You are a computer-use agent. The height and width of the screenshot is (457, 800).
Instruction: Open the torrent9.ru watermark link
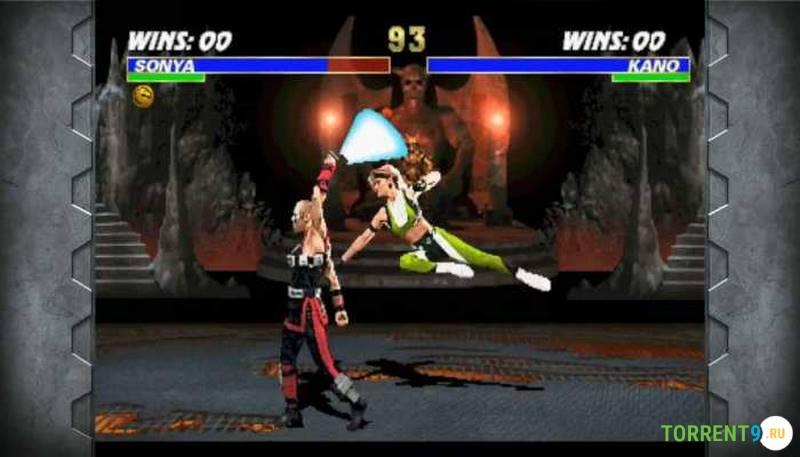[x=725, y=433]
